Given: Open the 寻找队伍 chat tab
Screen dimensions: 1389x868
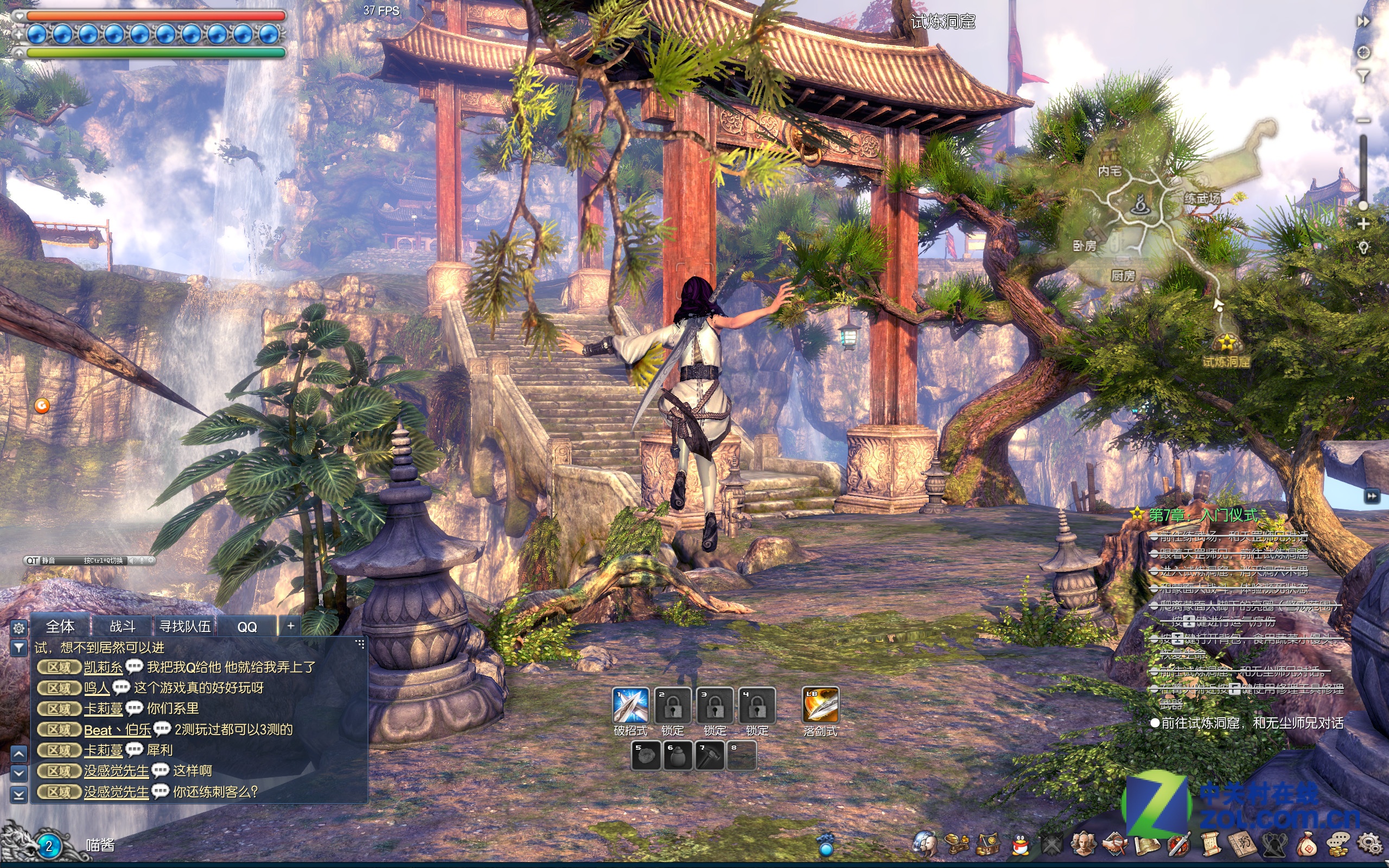Looking at the screenshot, I should (x=185, y=626).
